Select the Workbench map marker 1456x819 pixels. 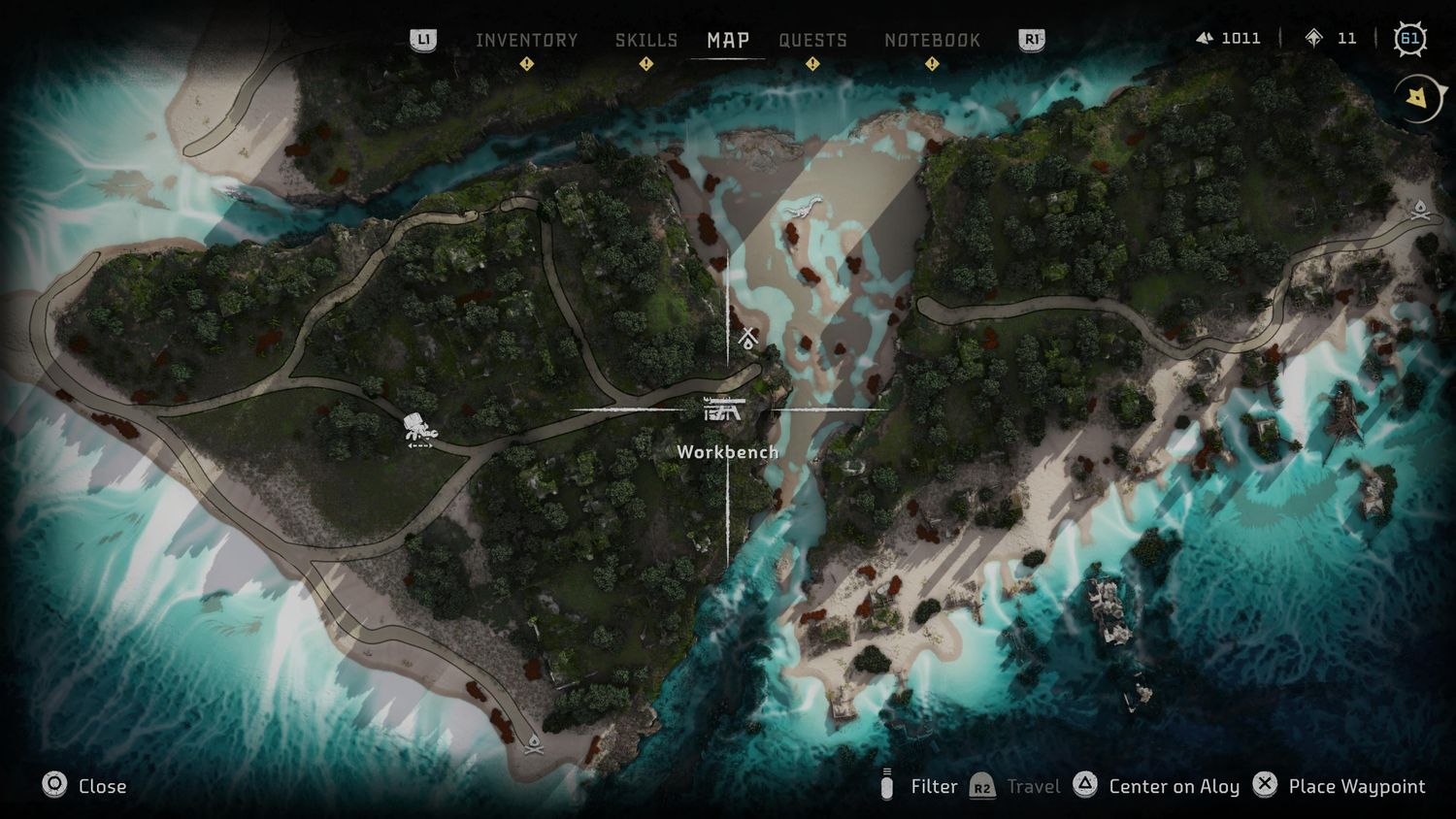[x=724, y=409]
